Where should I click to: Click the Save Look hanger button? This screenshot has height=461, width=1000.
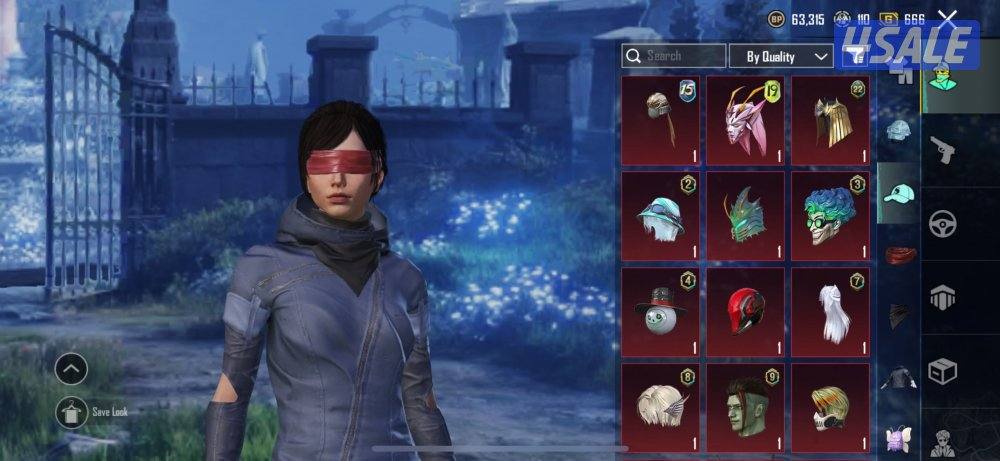click(71, 411)
